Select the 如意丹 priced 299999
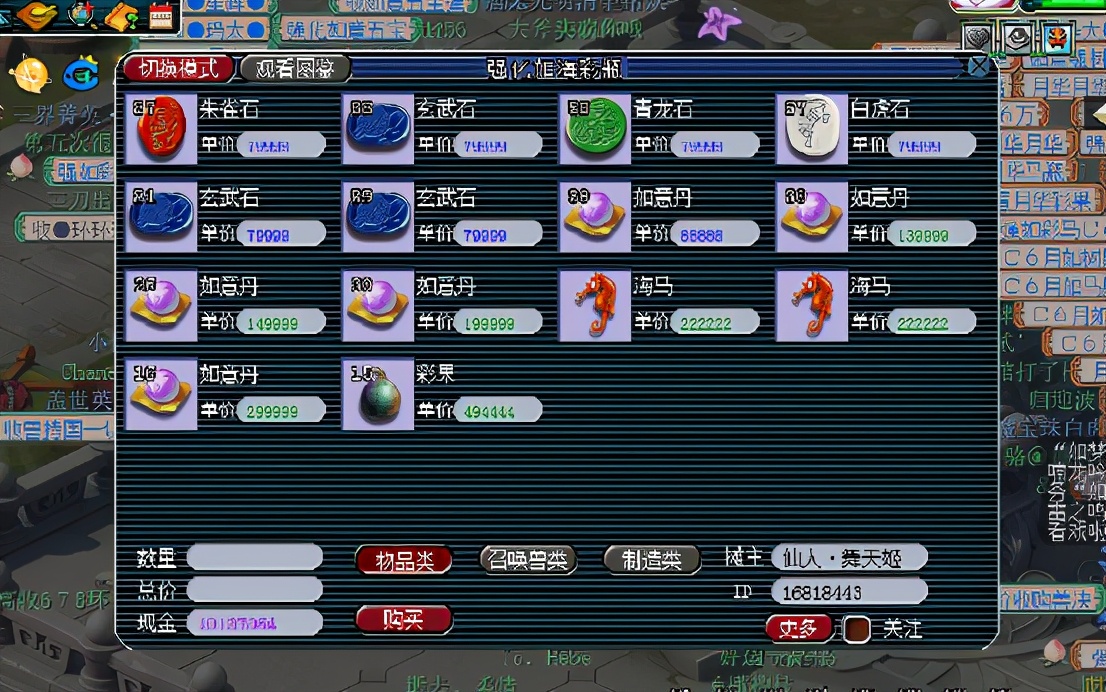 [161, 395]
